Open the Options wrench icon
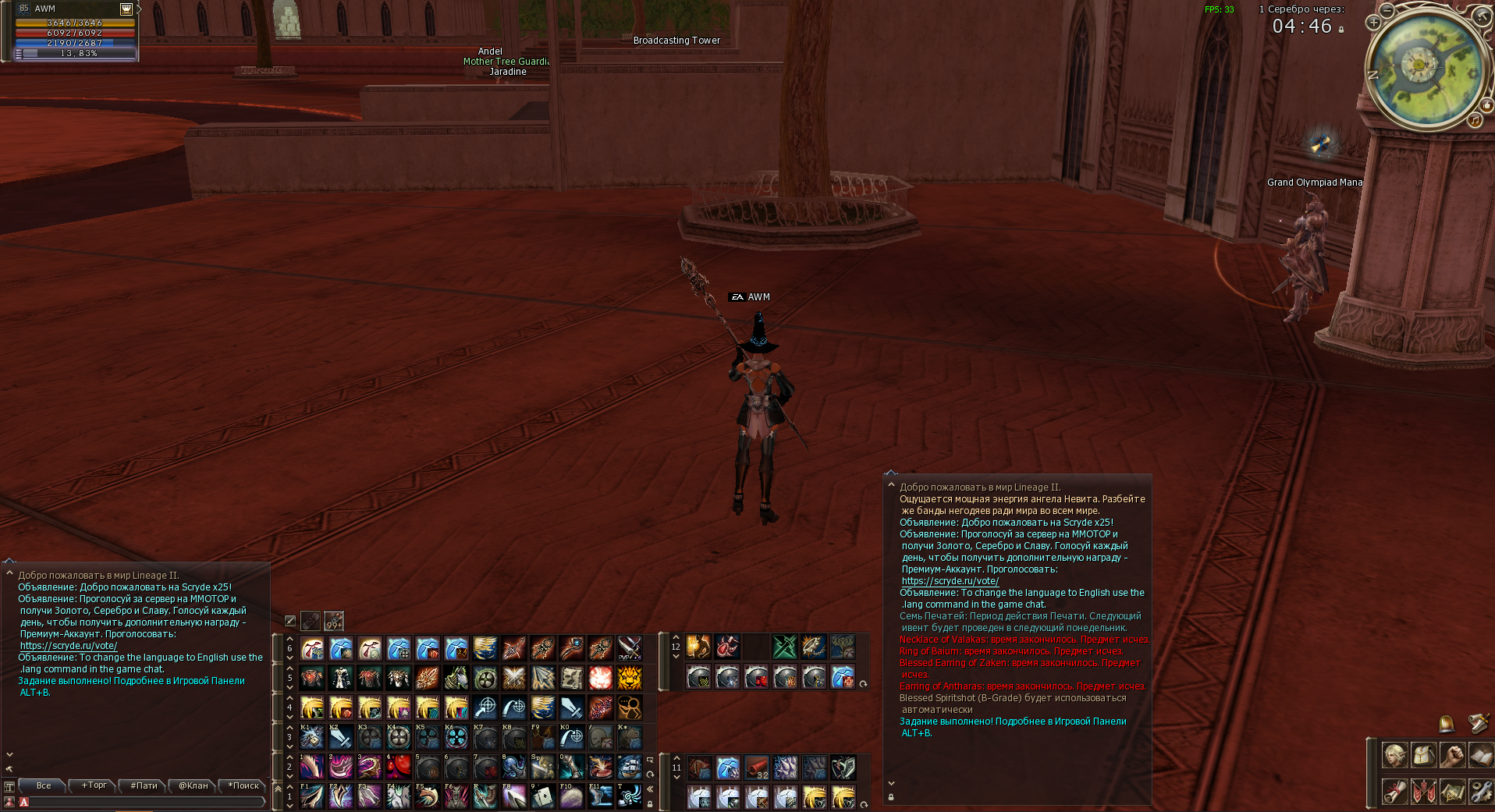1495x812 pixels. point(1483,789)
